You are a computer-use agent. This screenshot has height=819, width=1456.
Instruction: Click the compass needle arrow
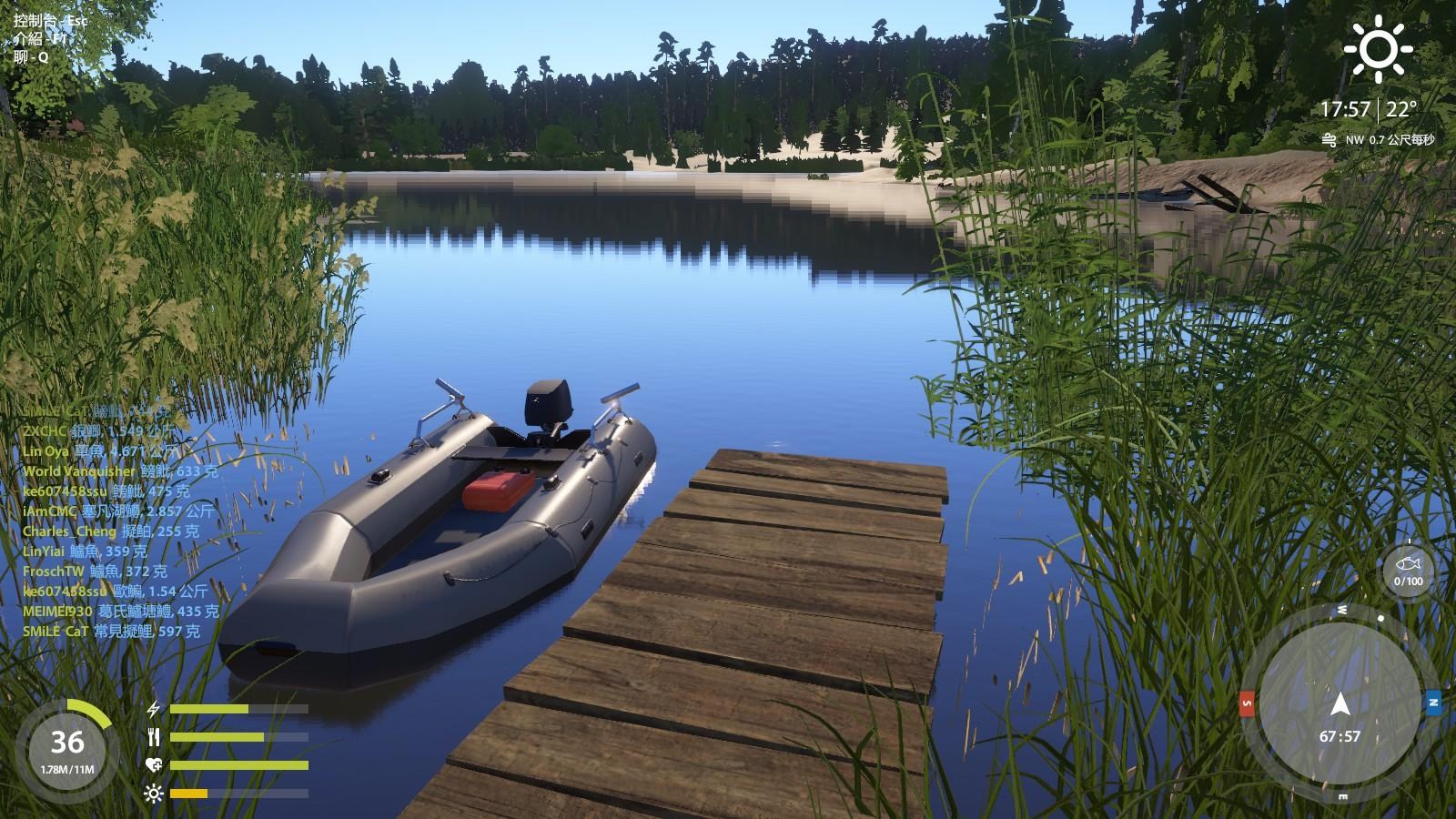point(1340,703)
